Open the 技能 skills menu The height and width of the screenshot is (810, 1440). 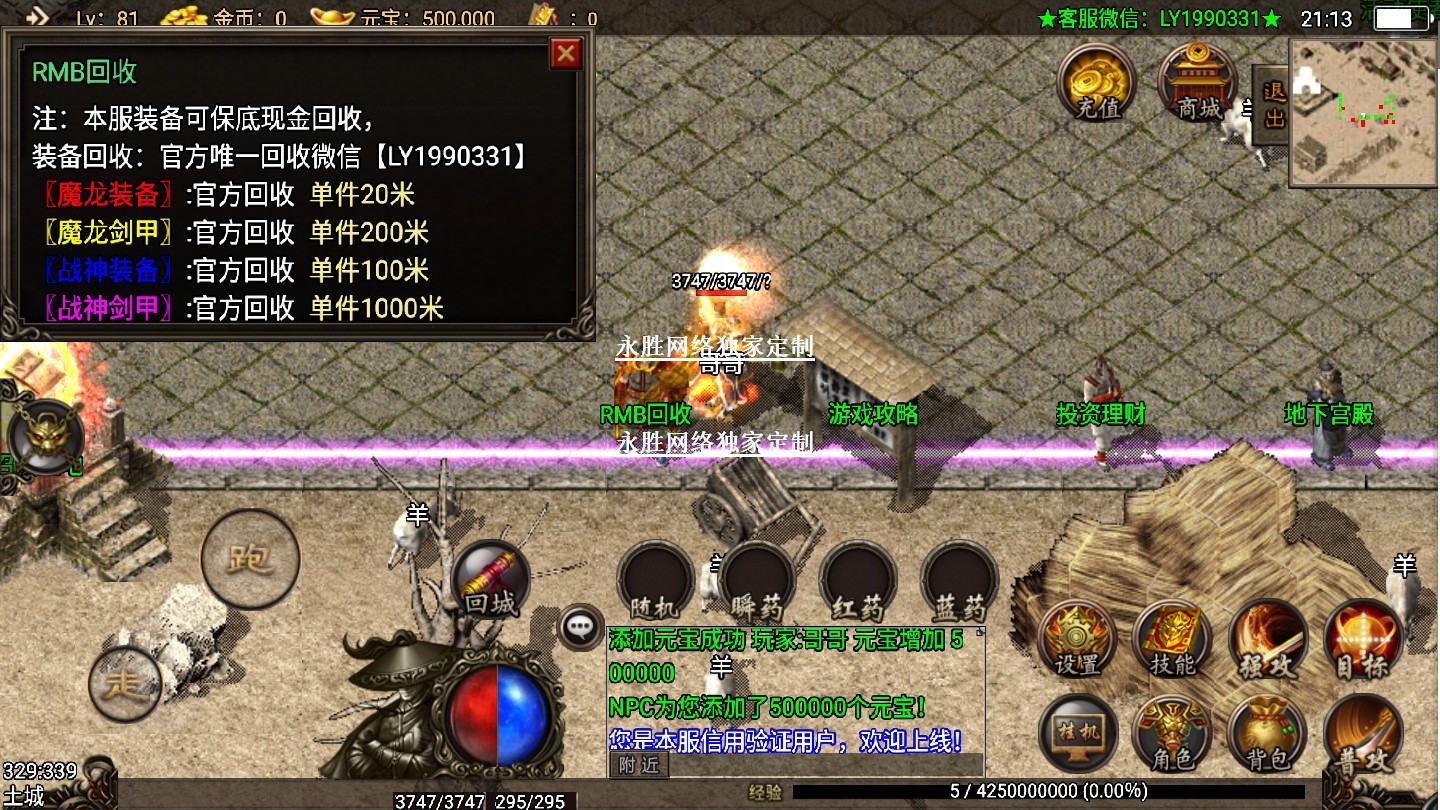pyautogui.click(x=1172, y=639)
